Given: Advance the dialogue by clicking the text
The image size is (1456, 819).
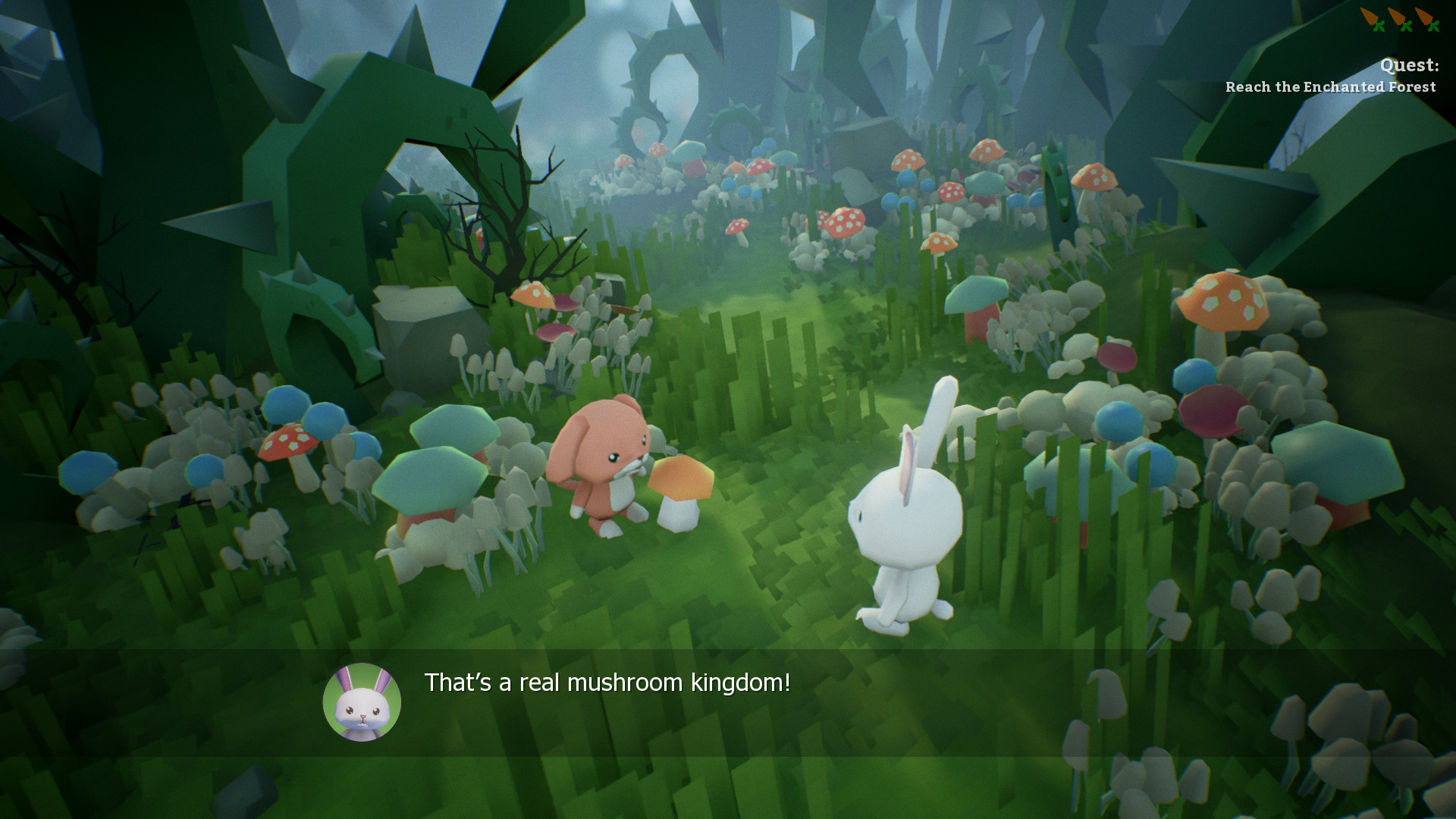Looking at the screenshot, I should tap(607, 682).
